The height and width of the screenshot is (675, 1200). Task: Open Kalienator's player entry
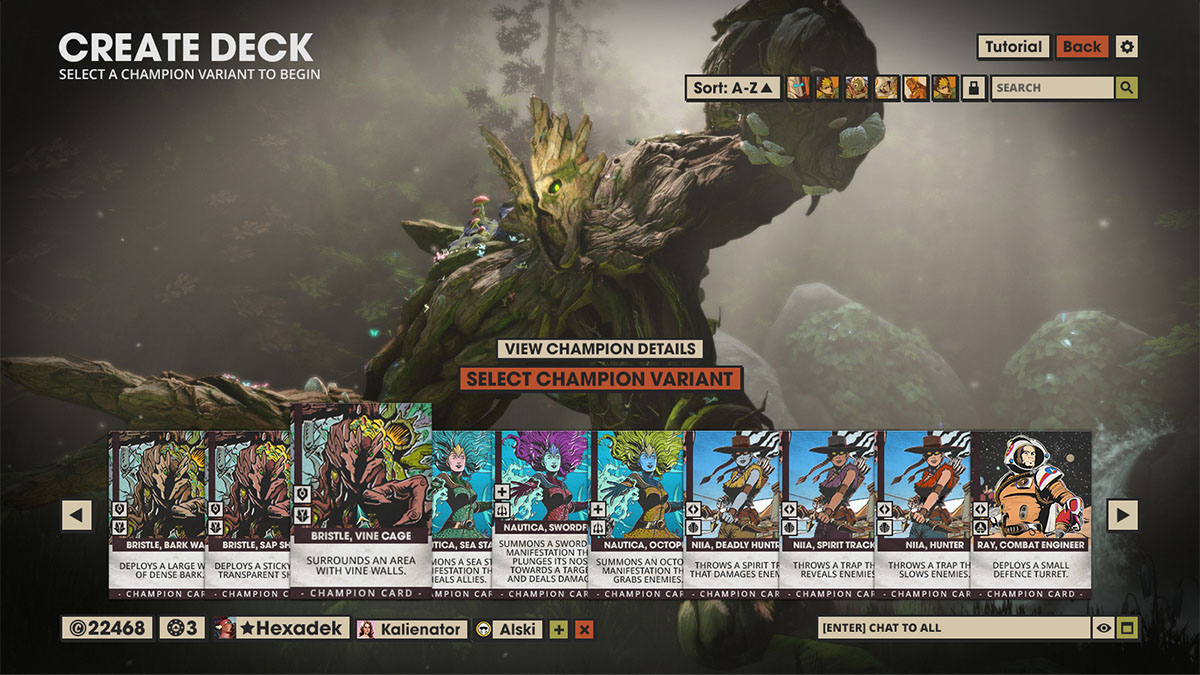pyautogui.click(x=412, y=629)
